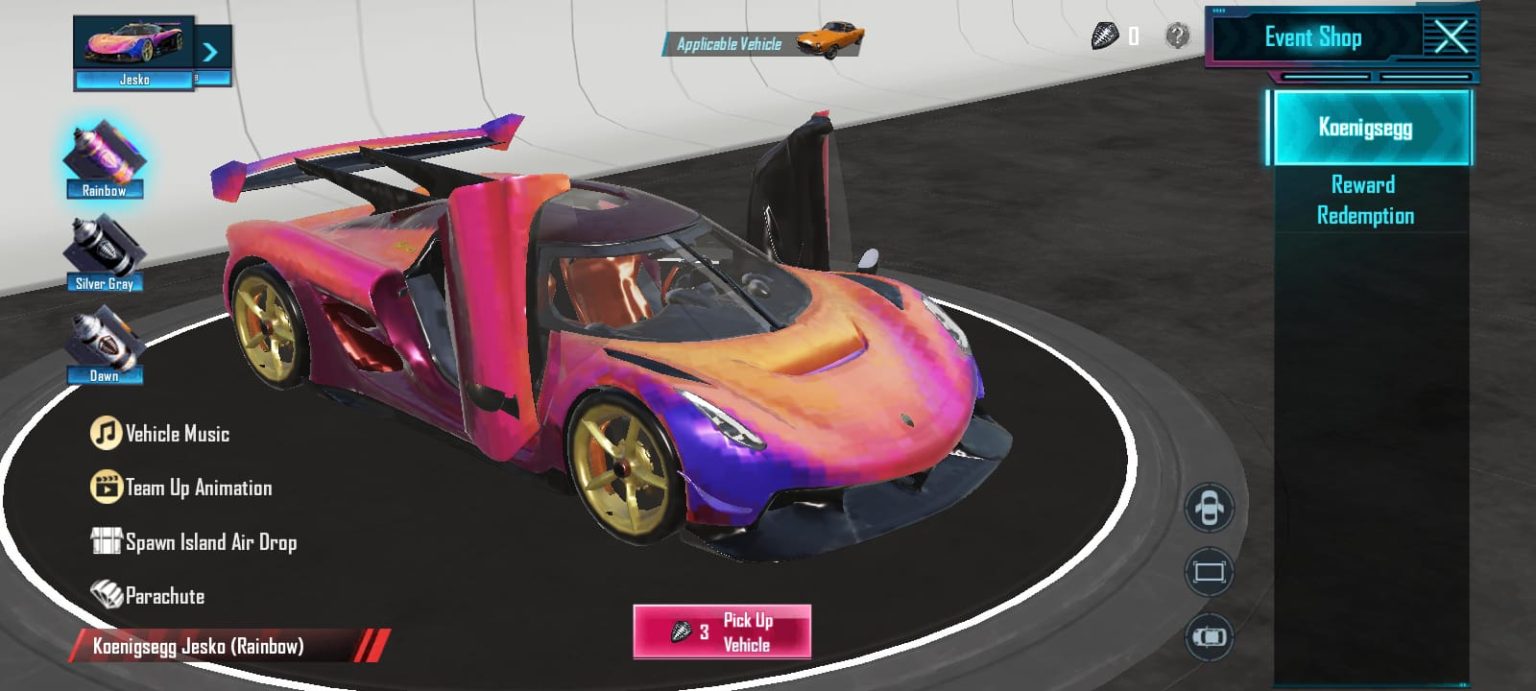Close the Event Shop with the X

click(1450, 38)
